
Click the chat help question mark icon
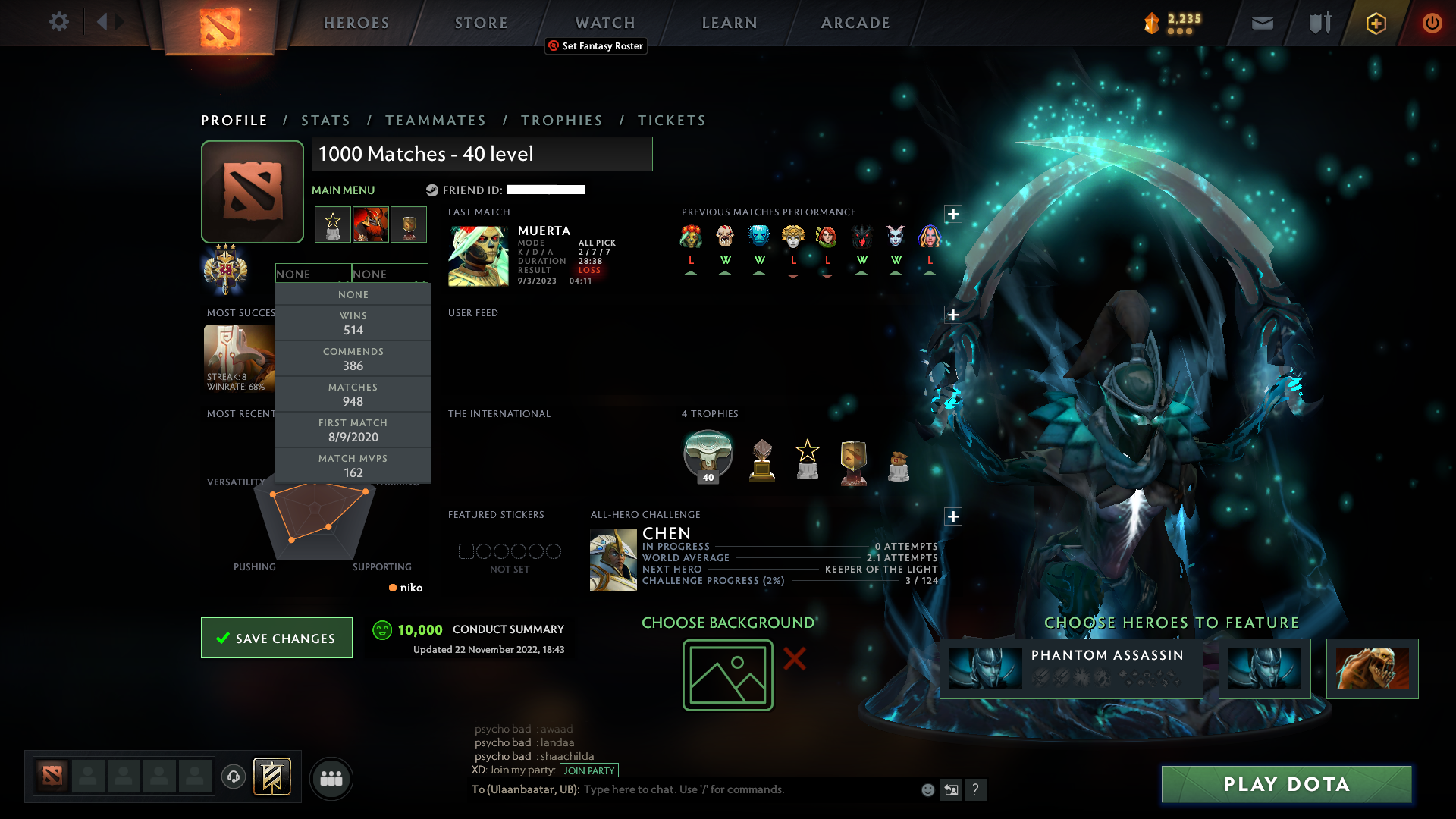click(977, 789)
